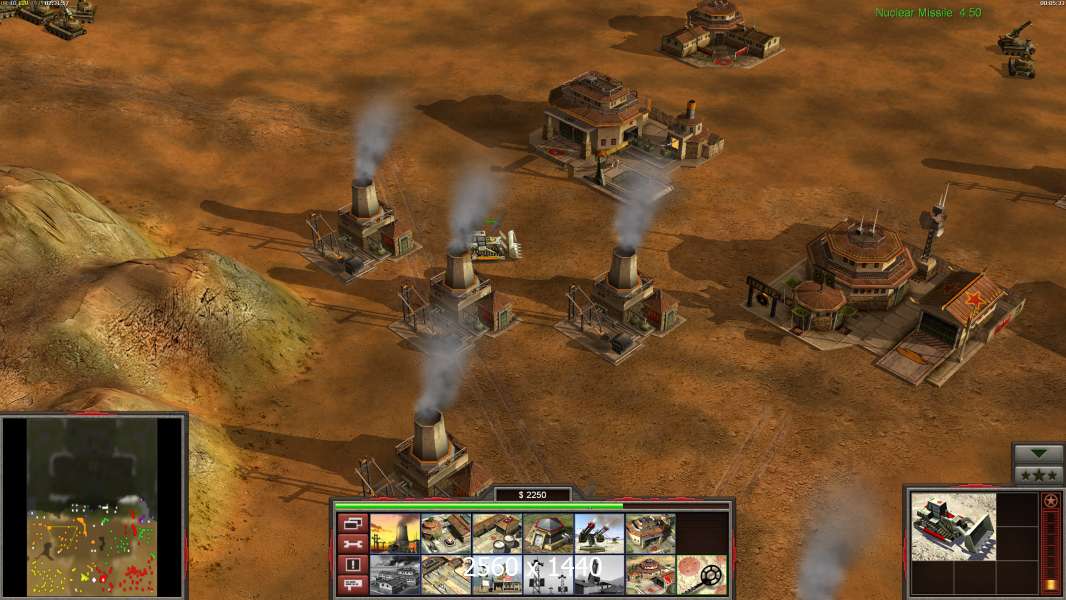
Task: Open General's Powers with the three-star button
Action: 1038,474
